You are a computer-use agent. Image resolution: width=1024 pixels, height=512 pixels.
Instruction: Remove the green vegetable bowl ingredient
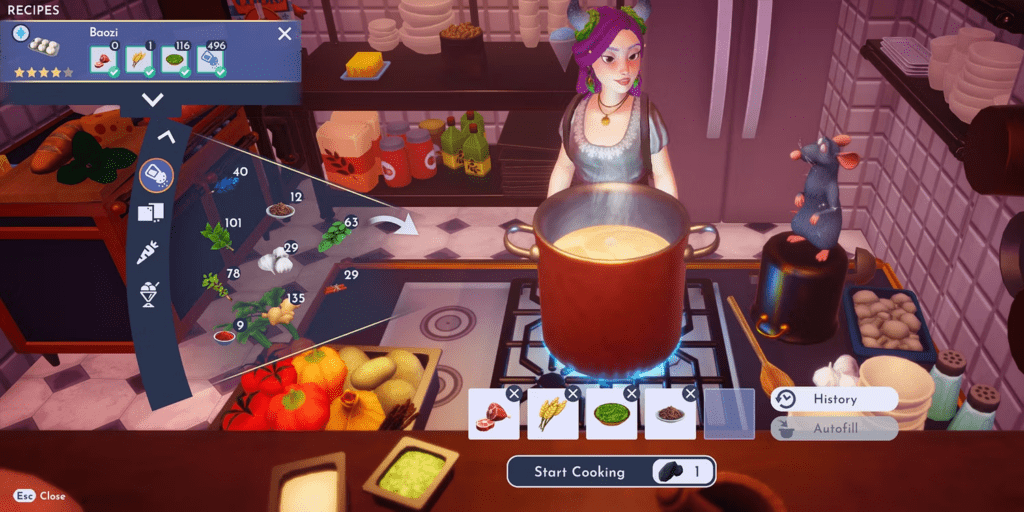pos(631,394)
